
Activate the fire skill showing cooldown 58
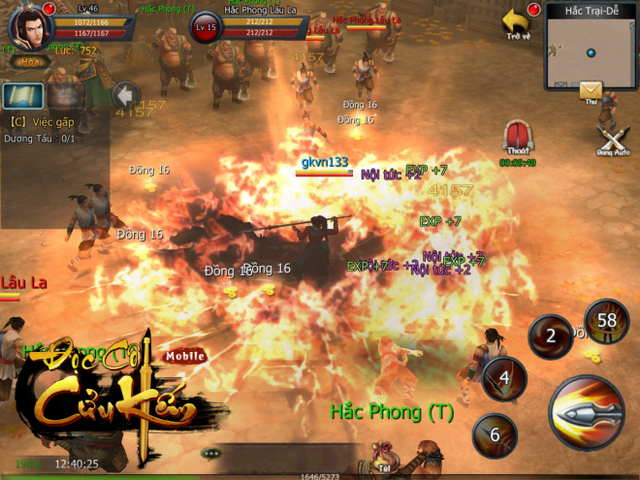(606, 323)
